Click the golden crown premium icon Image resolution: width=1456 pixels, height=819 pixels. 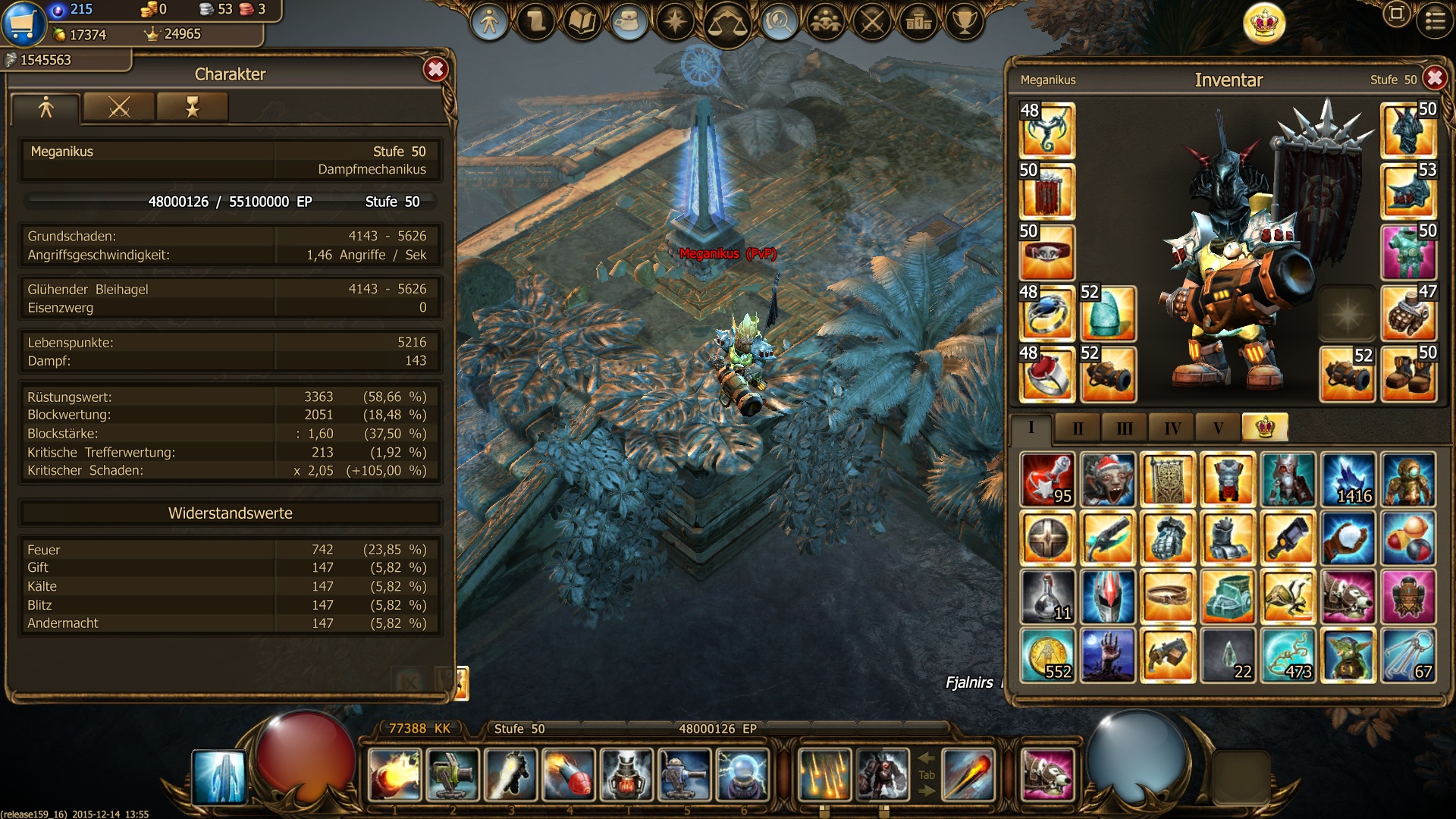click(x=1264, y=23)
